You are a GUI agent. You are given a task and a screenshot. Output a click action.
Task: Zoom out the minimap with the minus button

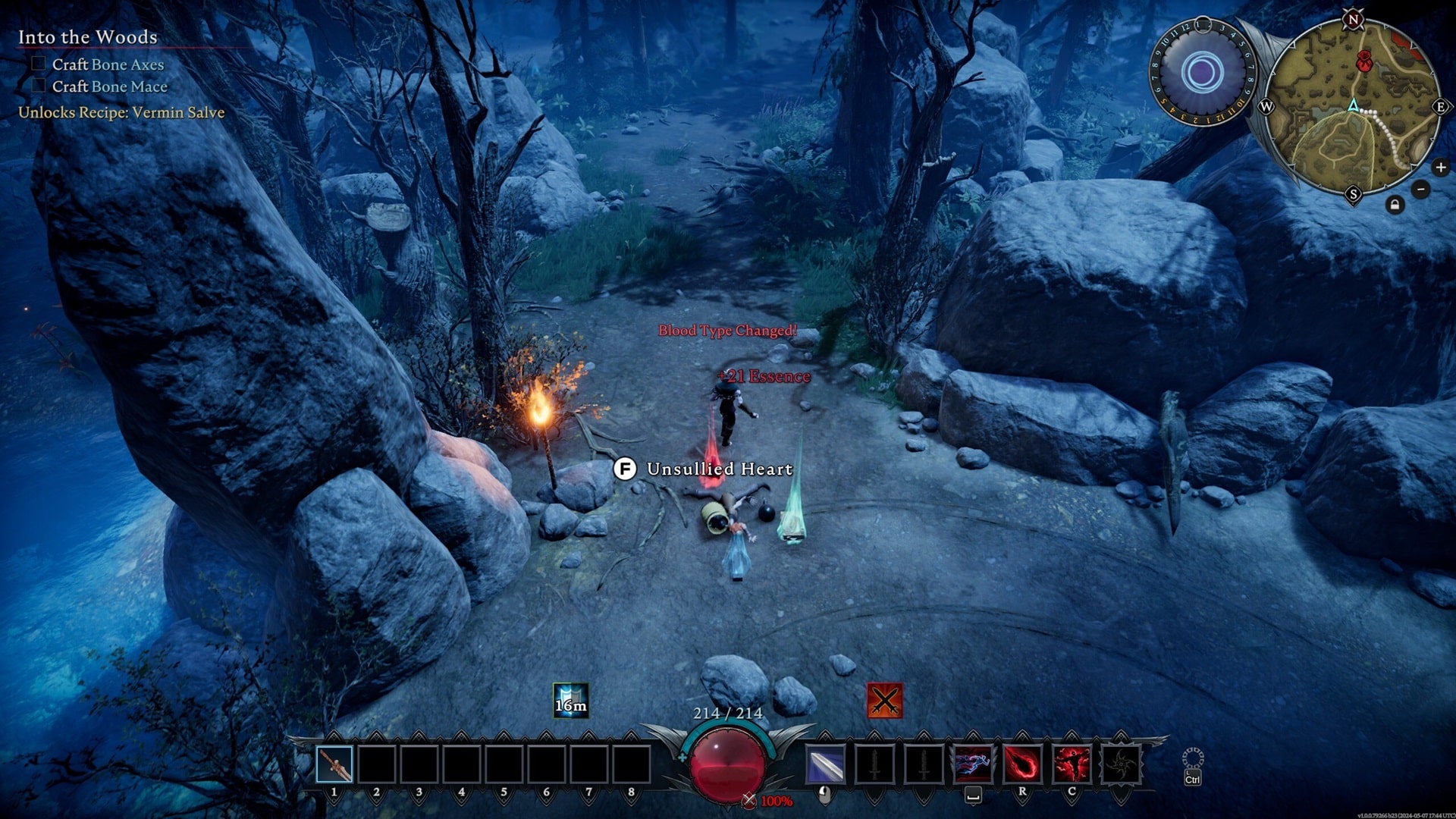(x=1421, y=190)
